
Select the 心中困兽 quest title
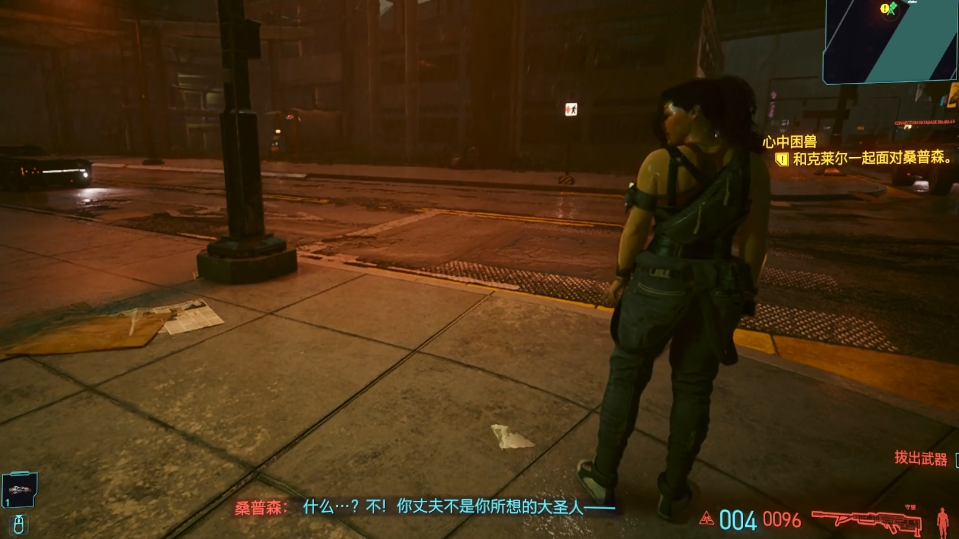pos(789,142)
